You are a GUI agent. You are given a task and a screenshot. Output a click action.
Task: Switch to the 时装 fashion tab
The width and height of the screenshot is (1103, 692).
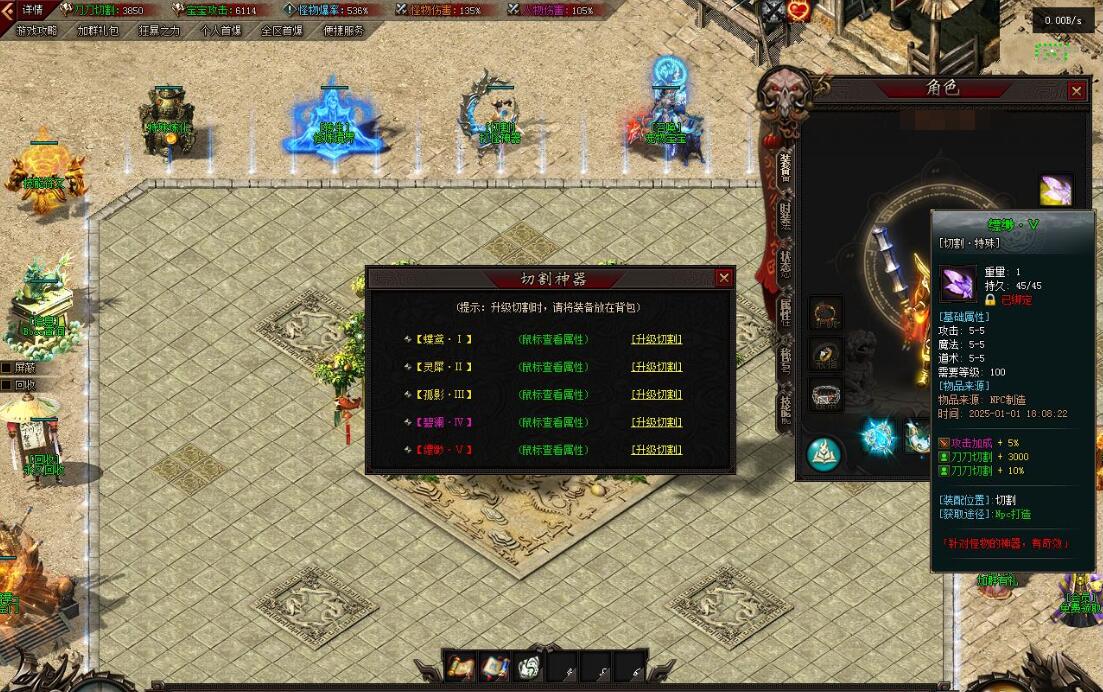point(786,218)
